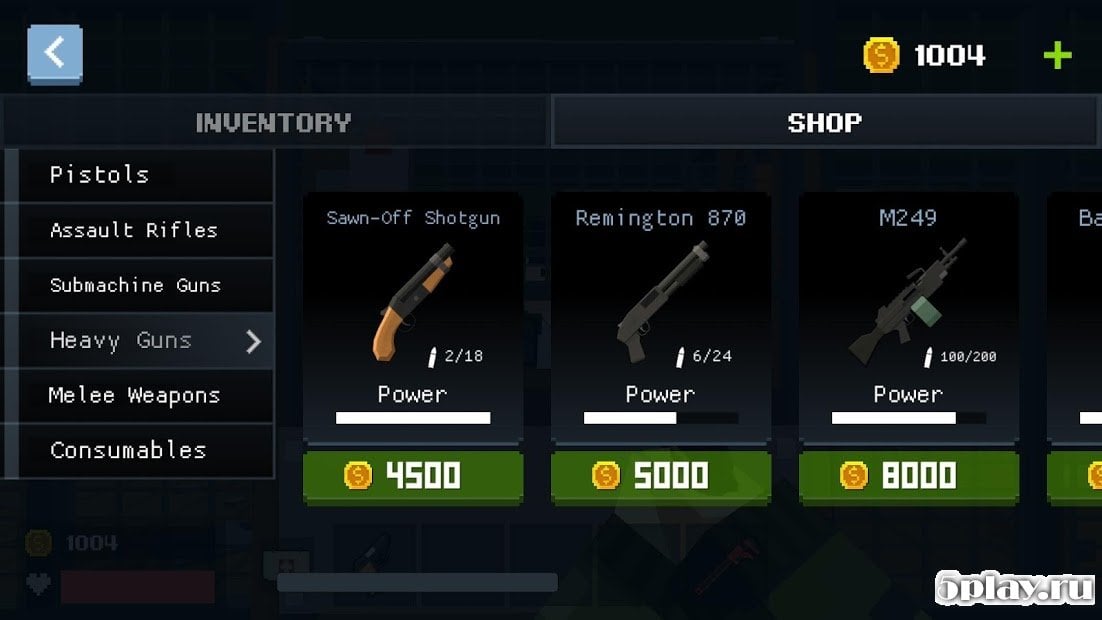
Task: Open the Melee Weapons category
Action: click(x=140, y=396)
